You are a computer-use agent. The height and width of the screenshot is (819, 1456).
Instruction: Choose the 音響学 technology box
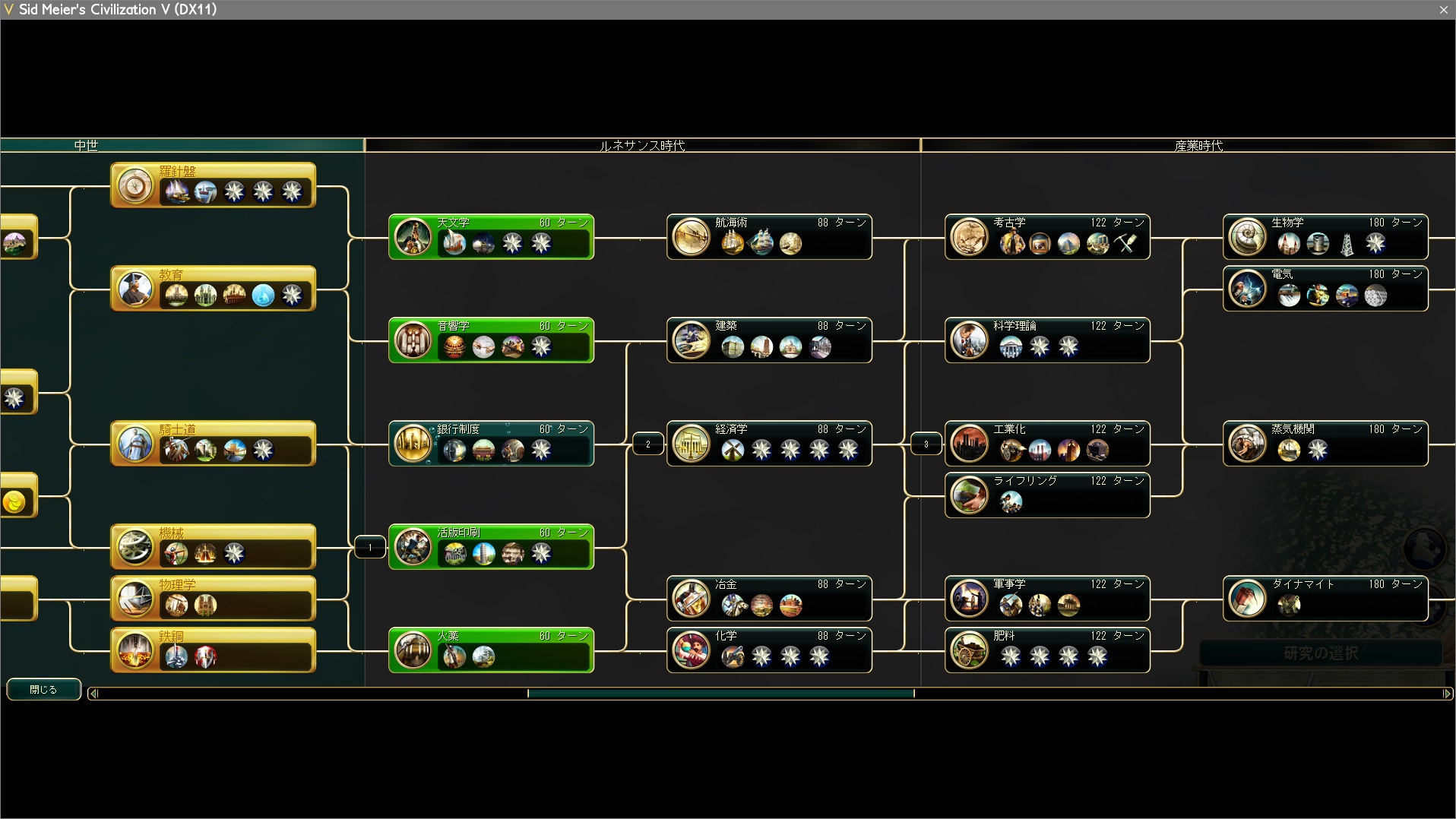(491, 340)
